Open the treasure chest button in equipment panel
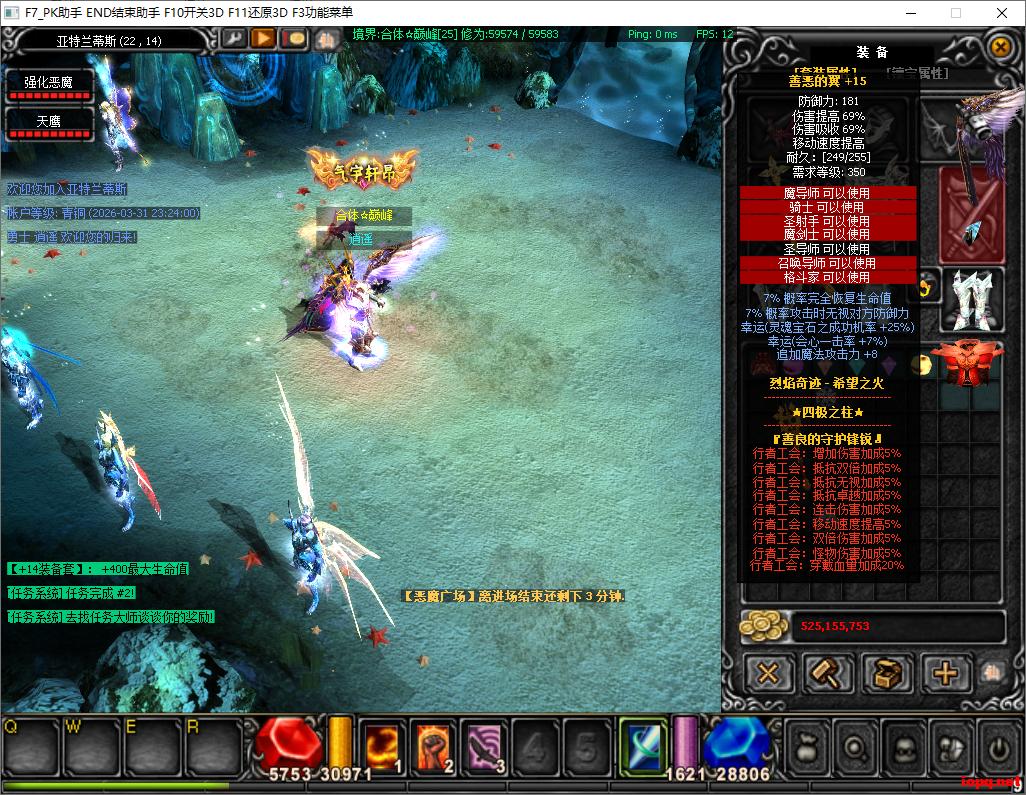Image resolution: width=1026 pixels, height=795 pixels. 886,673
